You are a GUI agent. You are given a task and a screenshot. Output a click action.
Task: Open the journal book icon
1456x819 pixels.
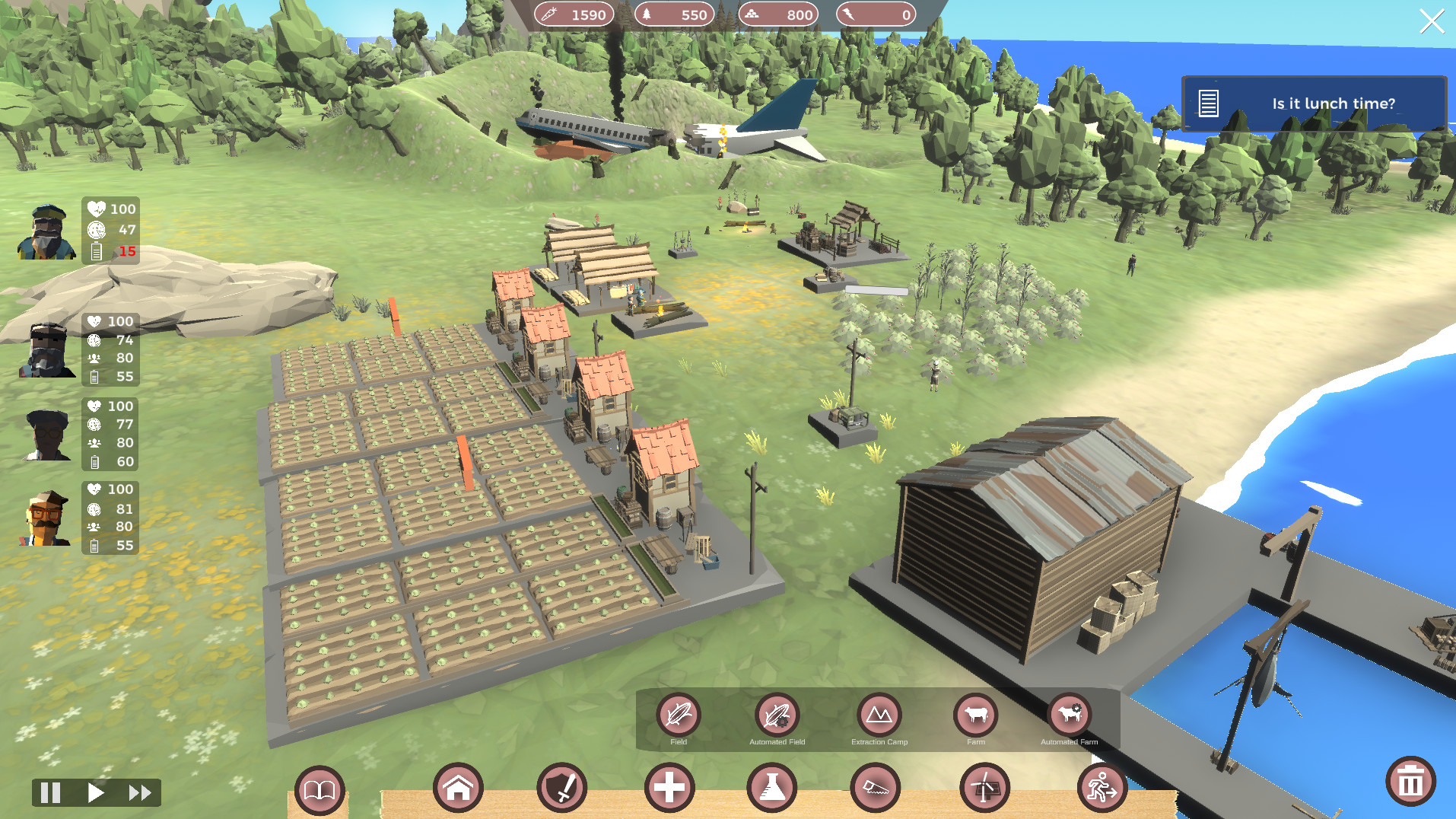pos(319,790)
